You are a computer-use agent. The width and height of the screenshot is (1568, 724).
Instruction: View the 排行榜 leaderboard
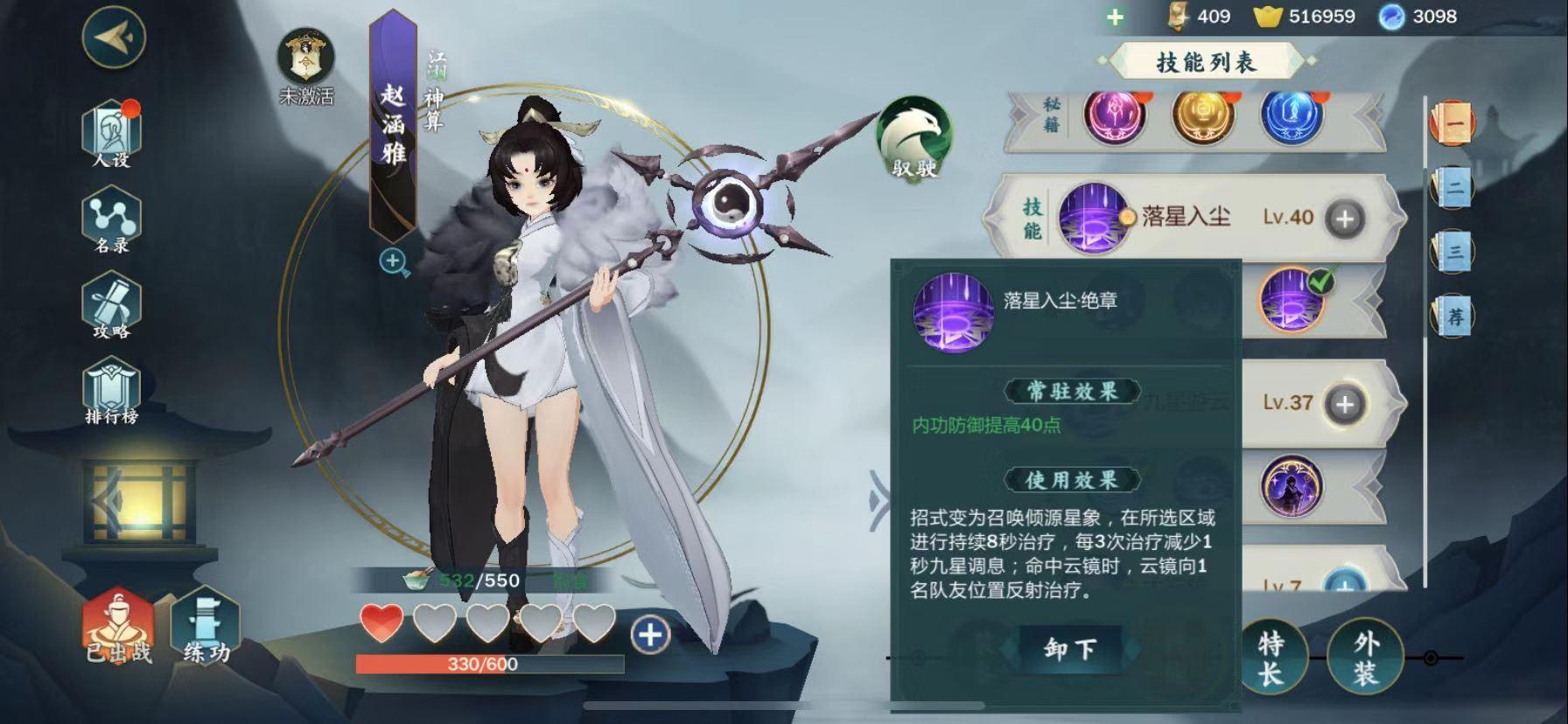(111, 393)
